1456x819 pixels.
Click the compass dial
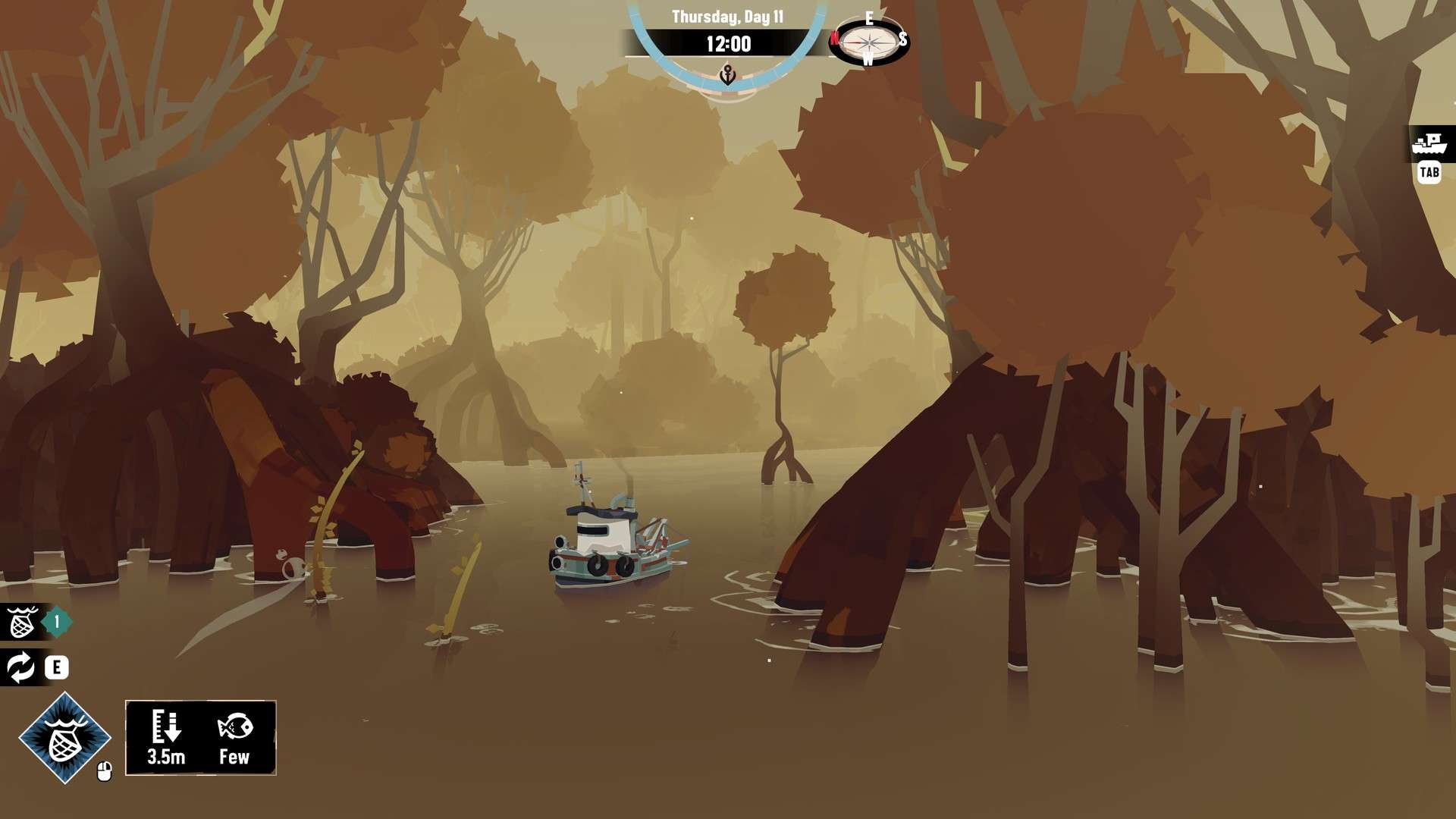coord(868,40)
